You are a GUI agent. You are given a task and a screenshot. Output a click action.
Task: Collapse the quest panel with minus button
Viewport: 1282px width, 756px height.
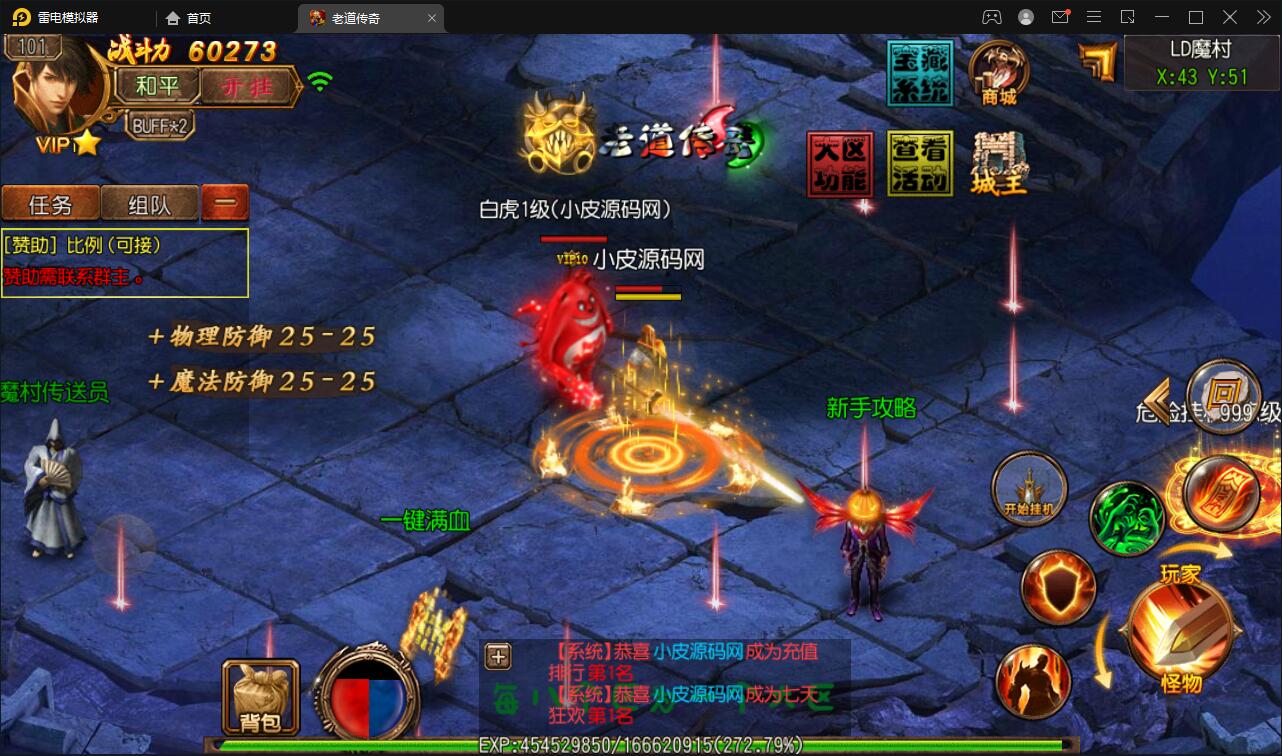click(x=225, y=204)
